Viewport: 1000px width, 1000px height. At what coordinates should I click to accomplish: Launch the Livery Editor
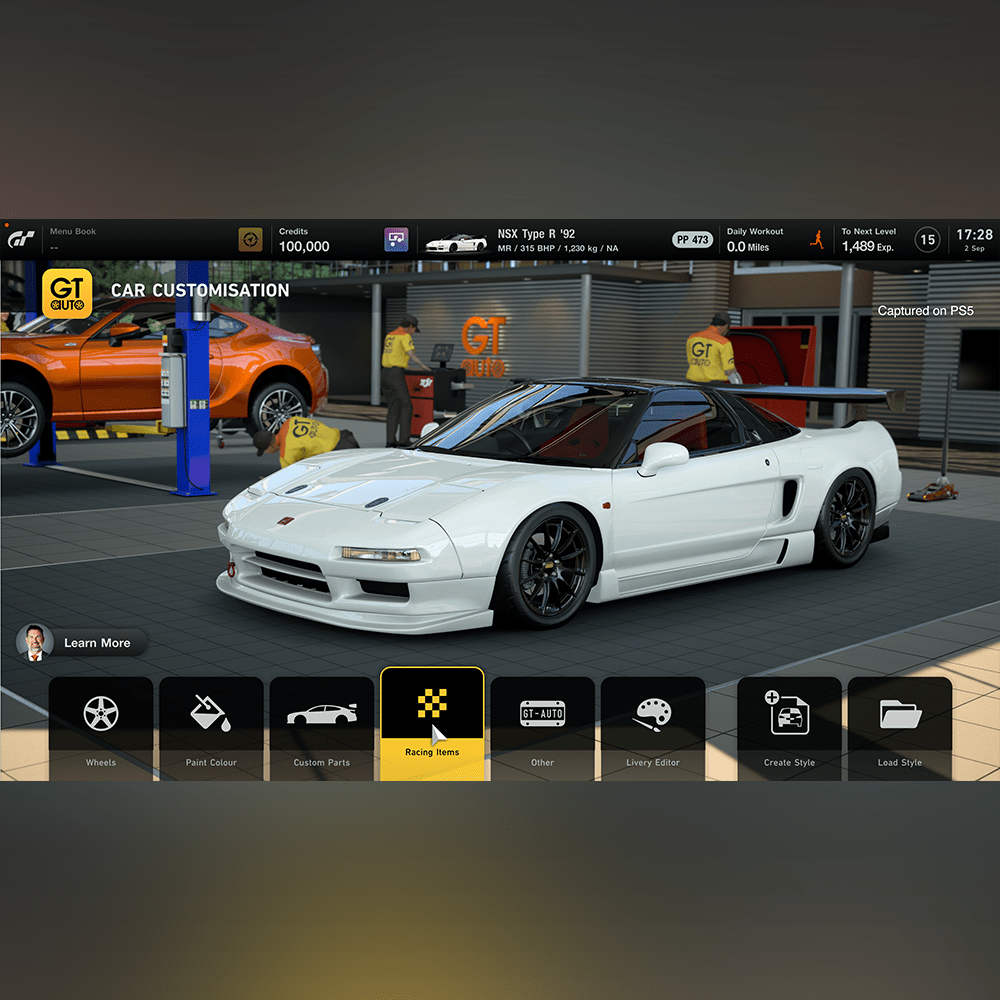coord(653,726)
